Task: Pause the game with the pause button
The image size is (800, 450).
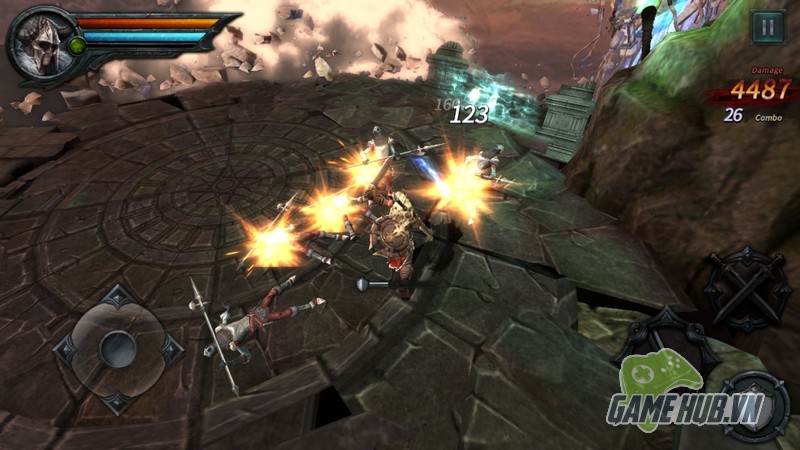Action: pyautogui.click(x=767, y=27)
